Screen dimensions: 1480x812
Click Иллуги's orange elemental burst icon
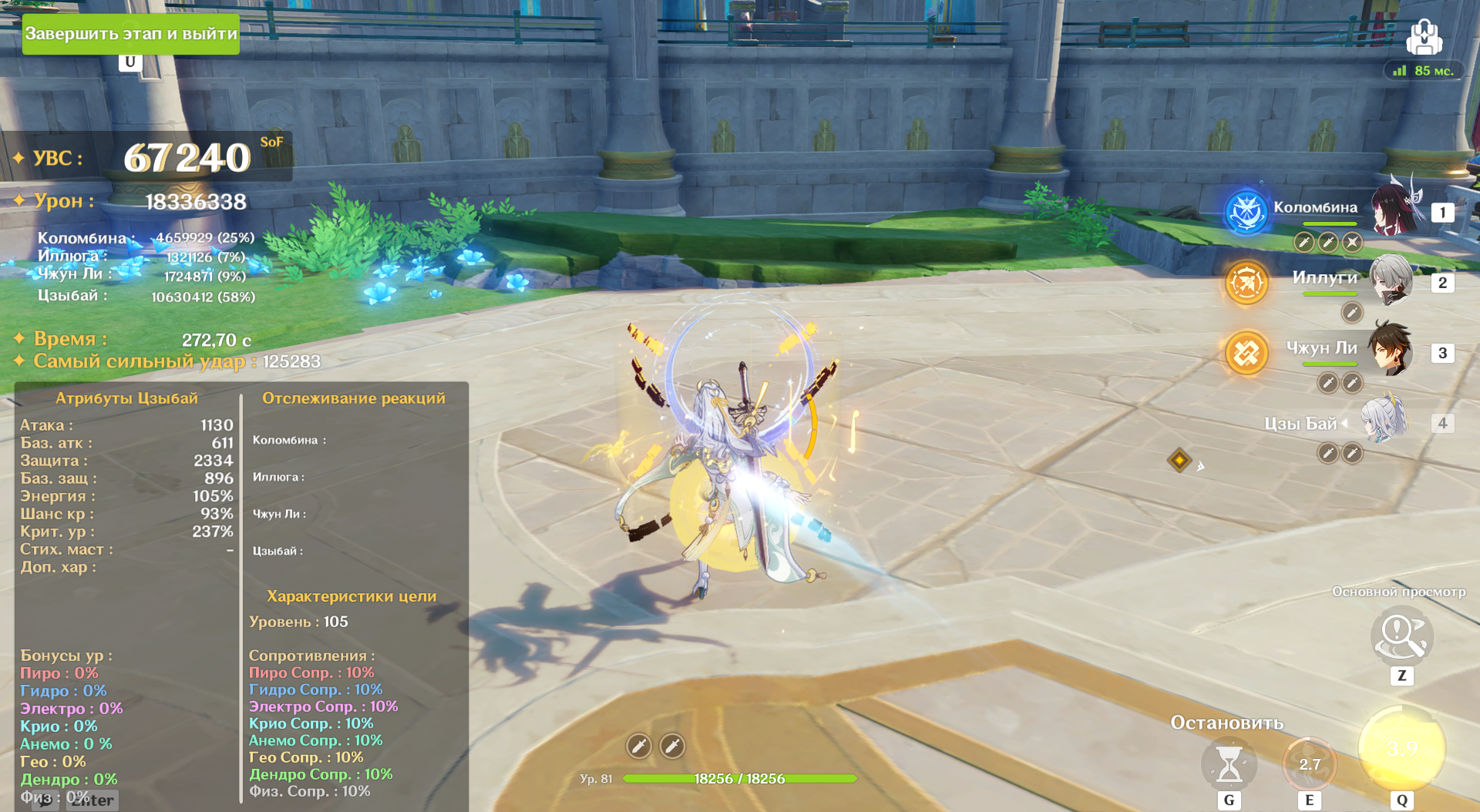point(1246,283)
